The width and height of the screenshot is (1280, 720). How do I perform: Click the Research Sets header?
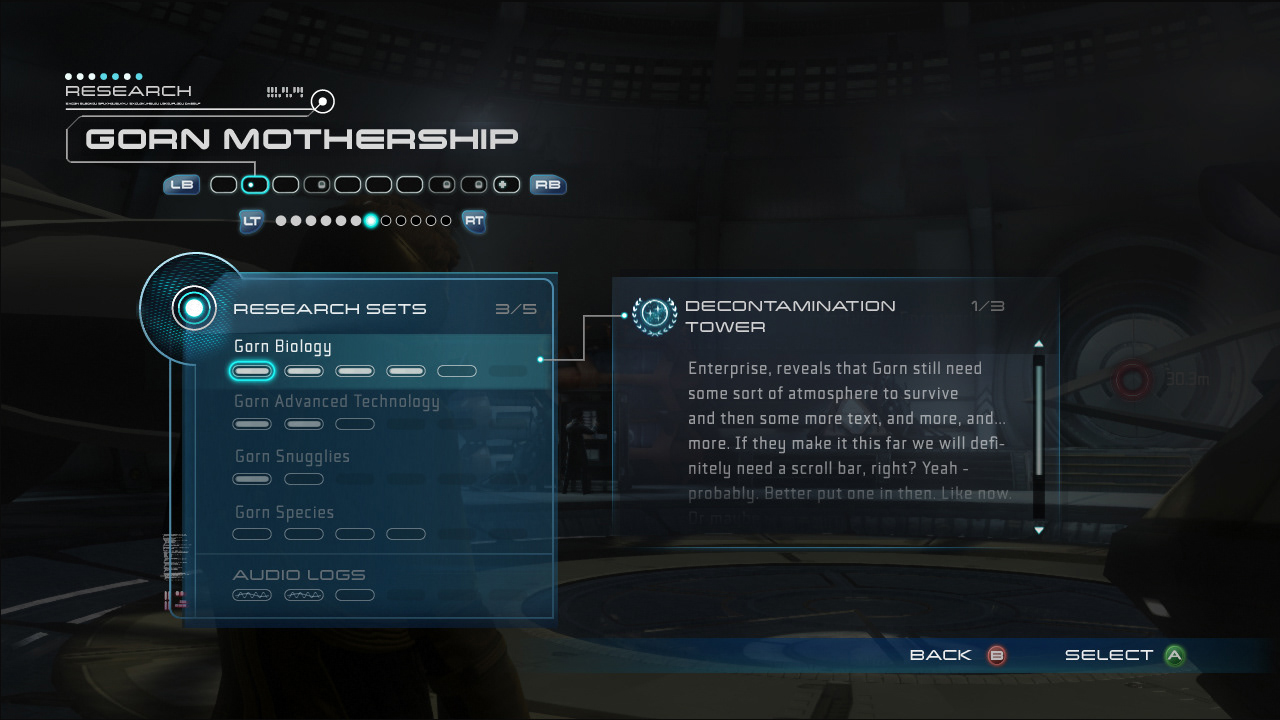[x=329, y=309]
